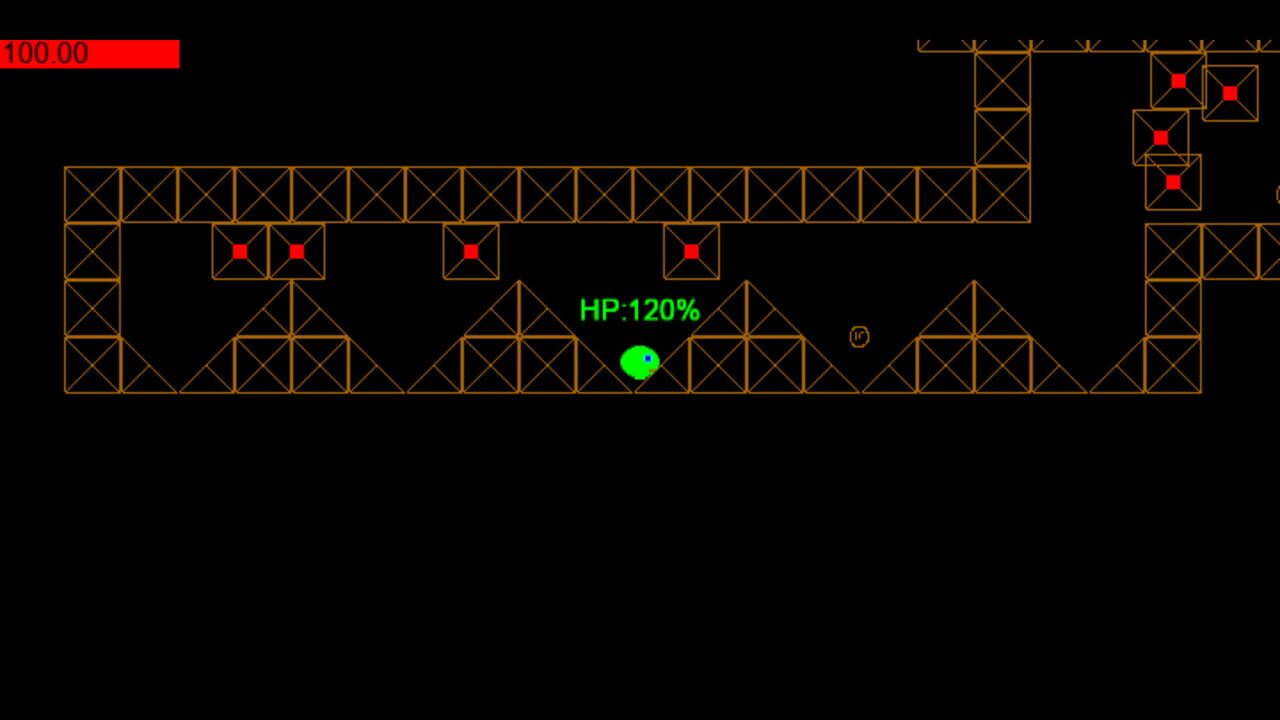Click the red-core block overlapping the right wall
Image resolution: width=1280 pixels, height=720 pixels.
(x=1160, y=137)
